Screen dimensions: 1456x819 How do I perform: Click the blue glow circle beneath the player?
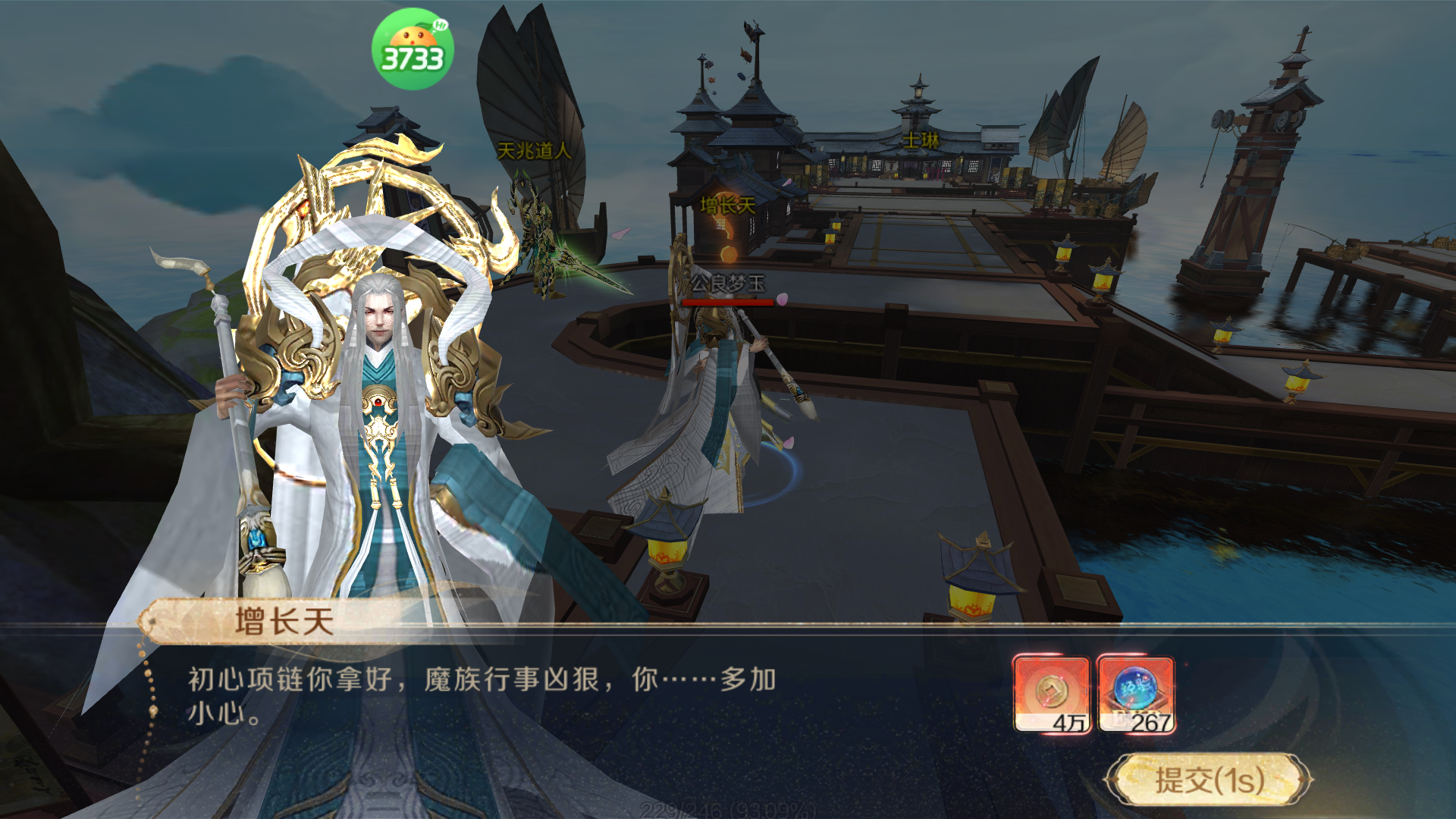[766, 470]
